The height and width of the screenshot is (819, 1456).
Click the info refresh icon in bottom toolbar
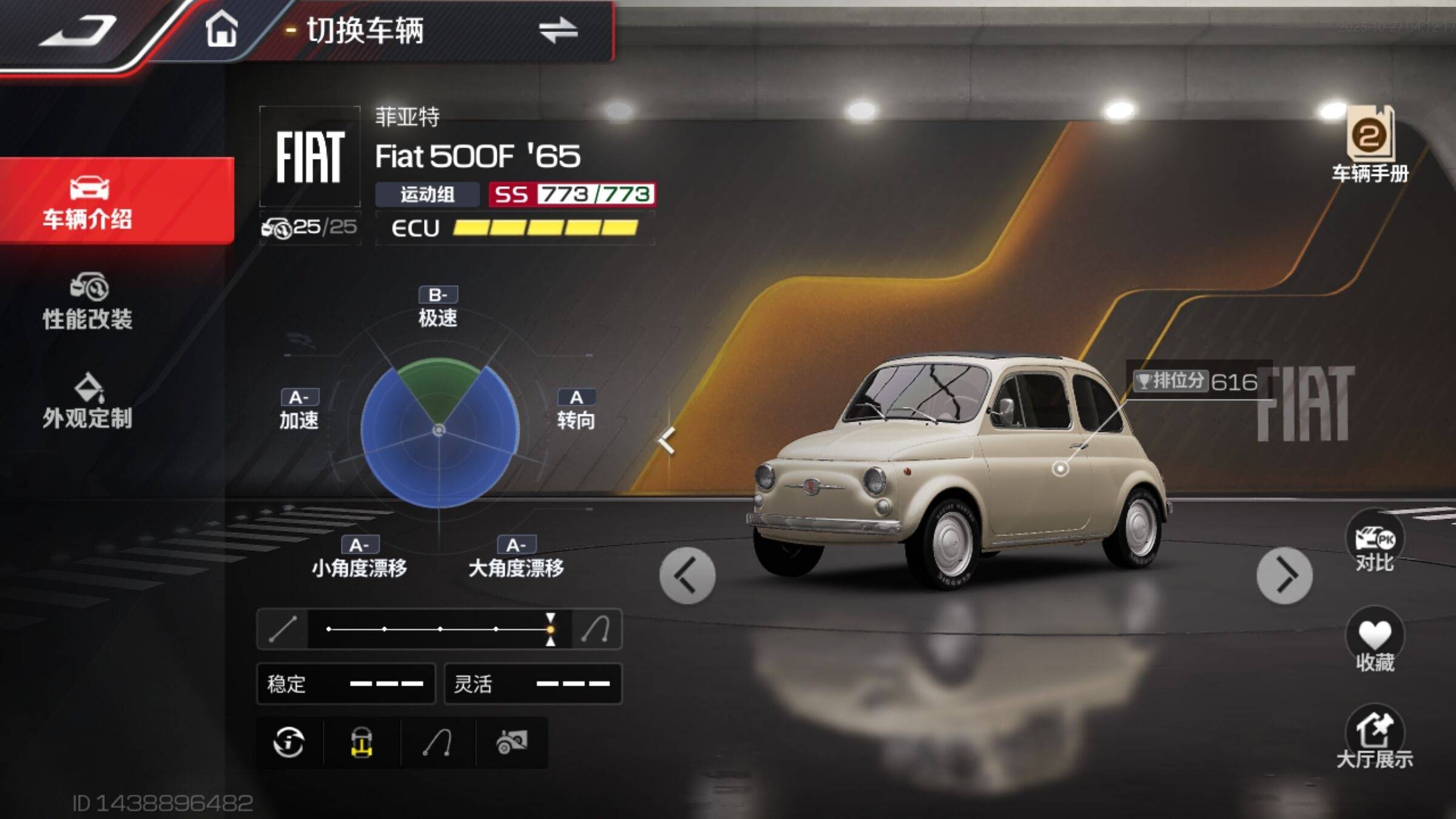(x=289, y=743)
